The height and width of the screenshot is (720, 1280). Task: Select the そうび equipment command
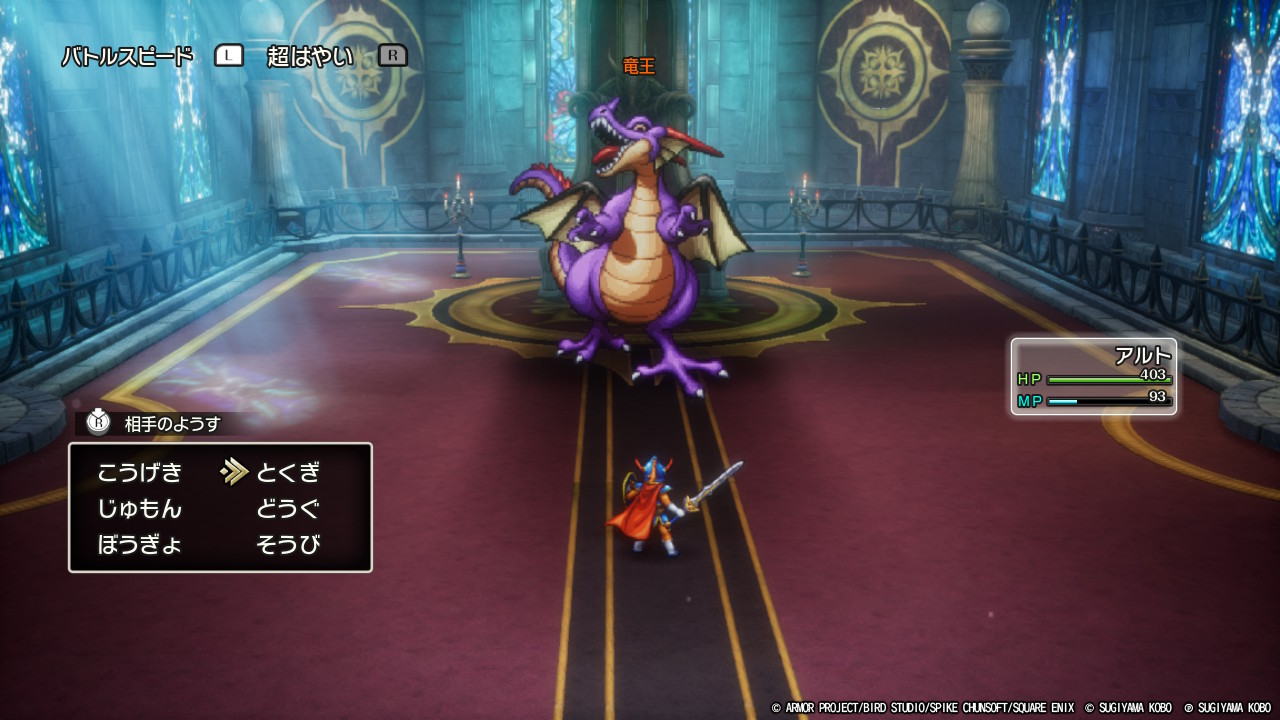point(288,545)
